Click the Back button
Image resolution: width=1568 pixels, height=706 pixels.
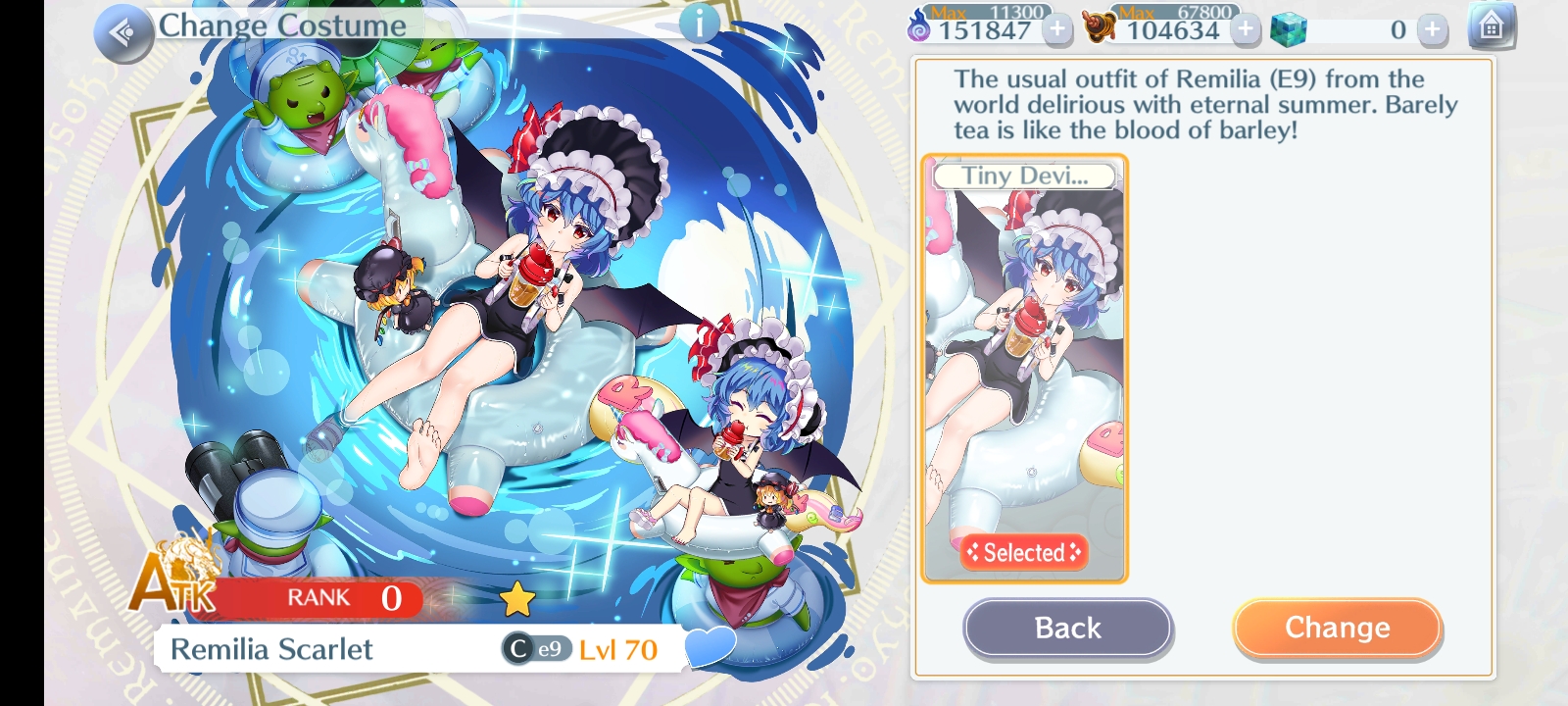[1067, 628]
